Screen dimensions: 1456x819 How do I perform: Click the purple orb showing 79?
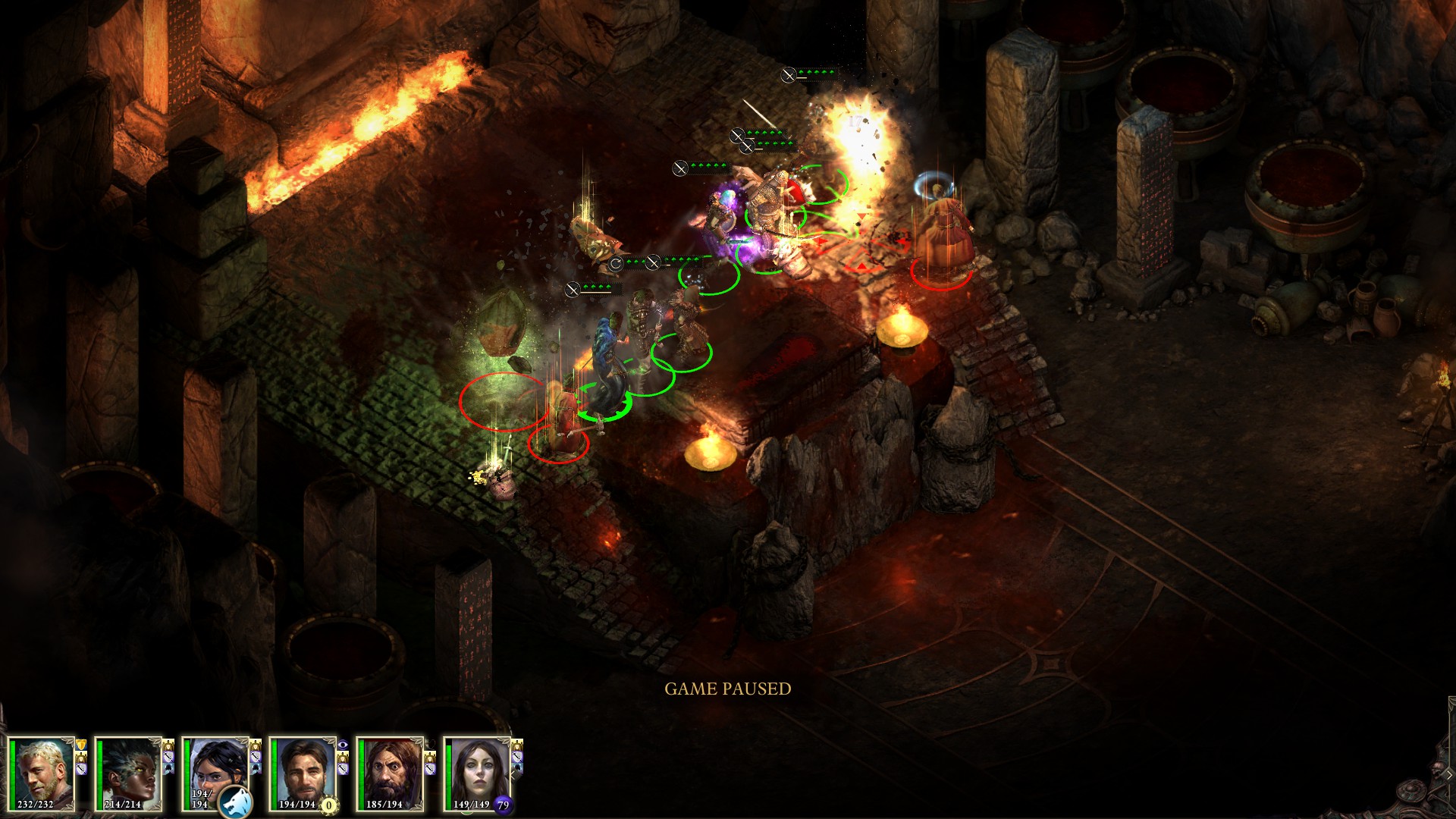pos(503,805)
